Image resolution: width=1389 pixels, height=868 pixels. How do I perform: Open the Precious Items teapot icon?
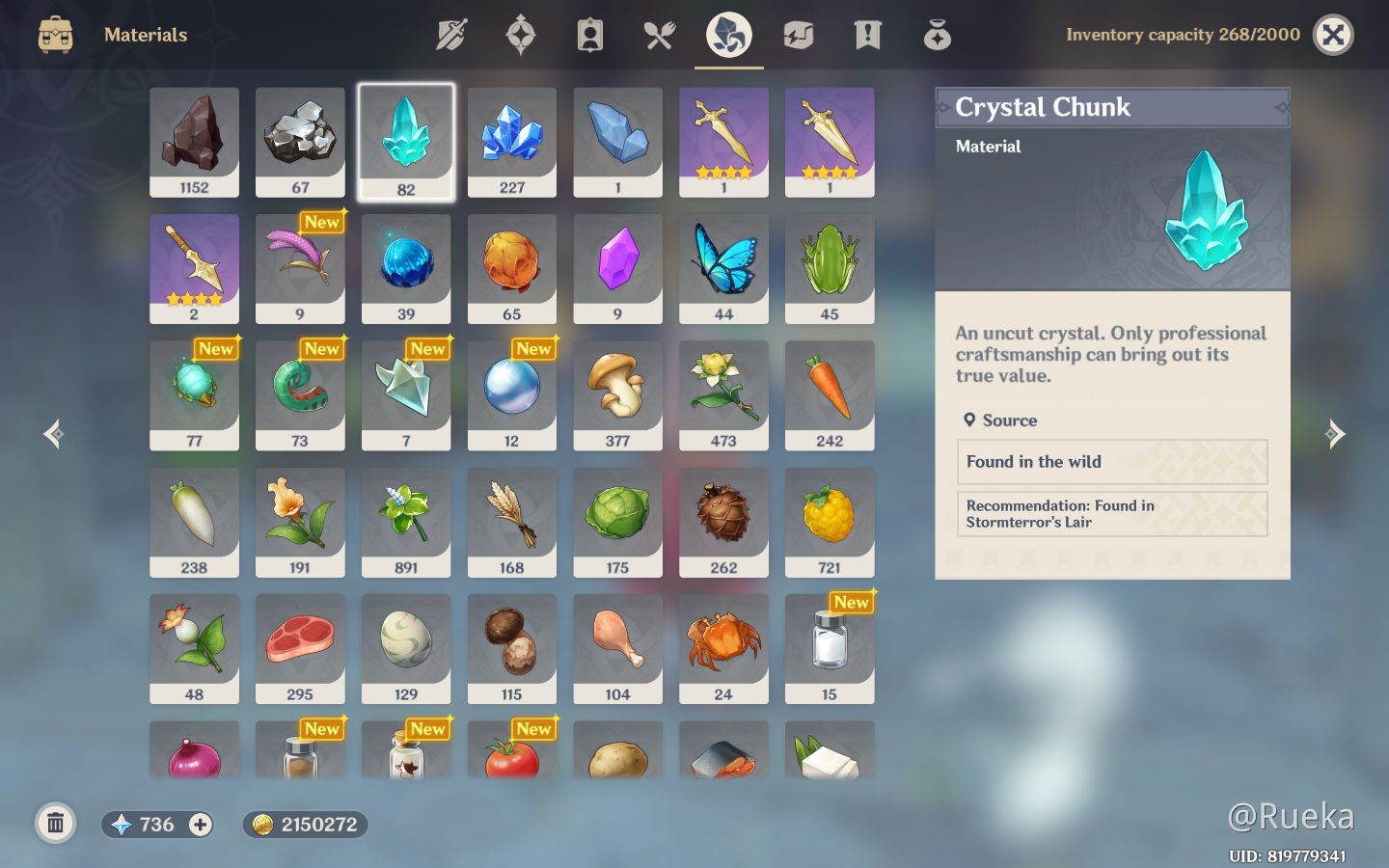(937, 35)
